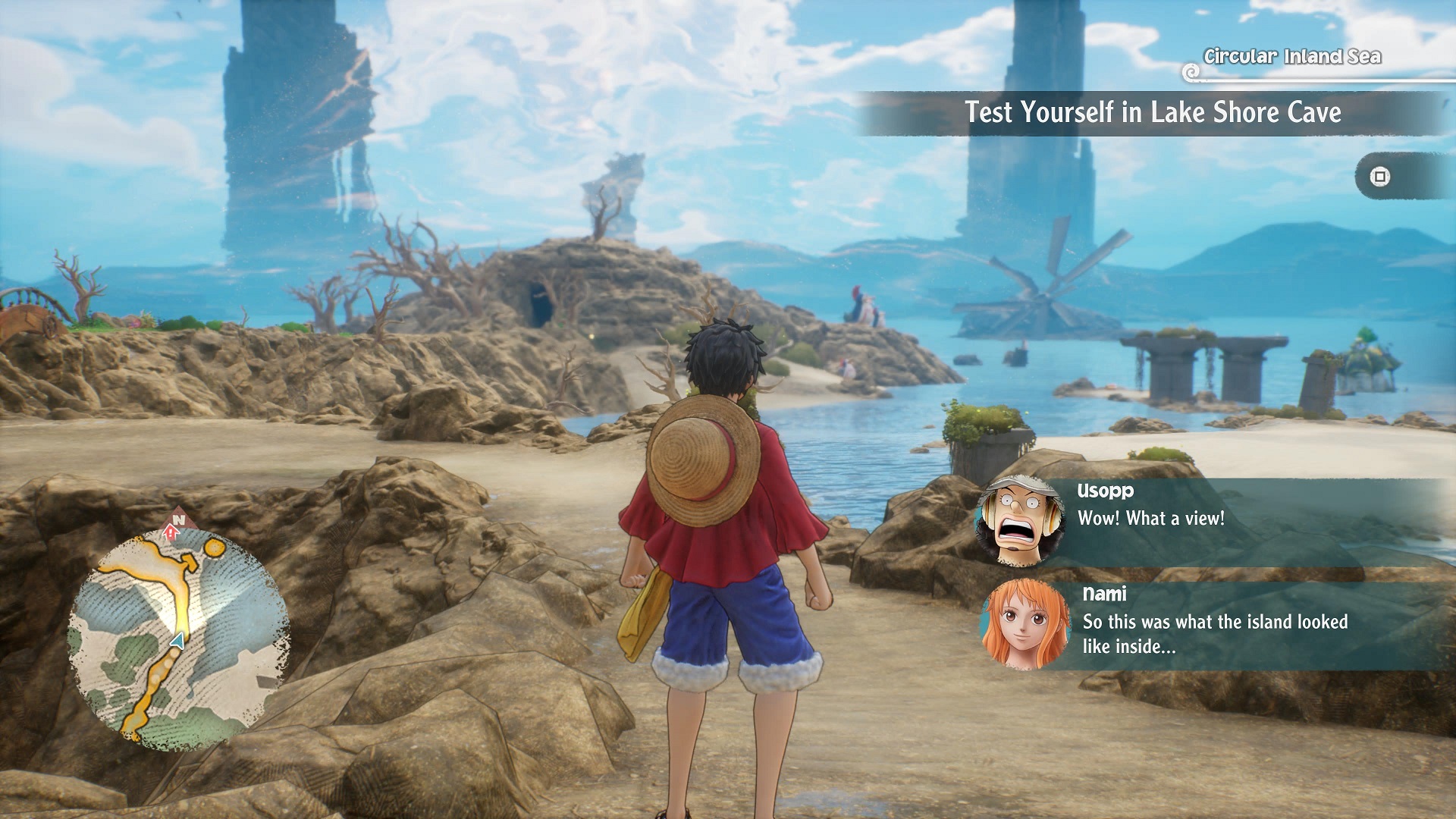Click the blue player arrow on the minimap
This screenshot has height=819, width=1456.
click(x=177, y=642)
